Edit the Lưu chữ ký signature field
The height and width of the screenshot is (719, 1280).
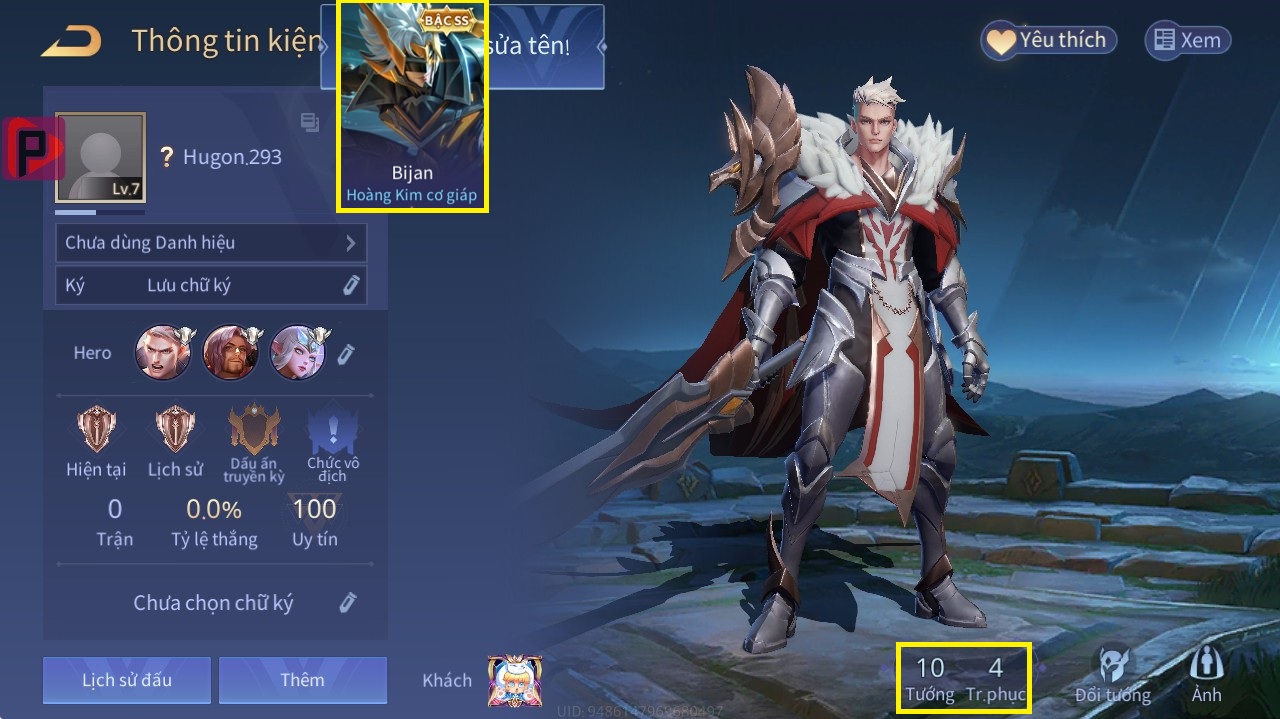350,285
